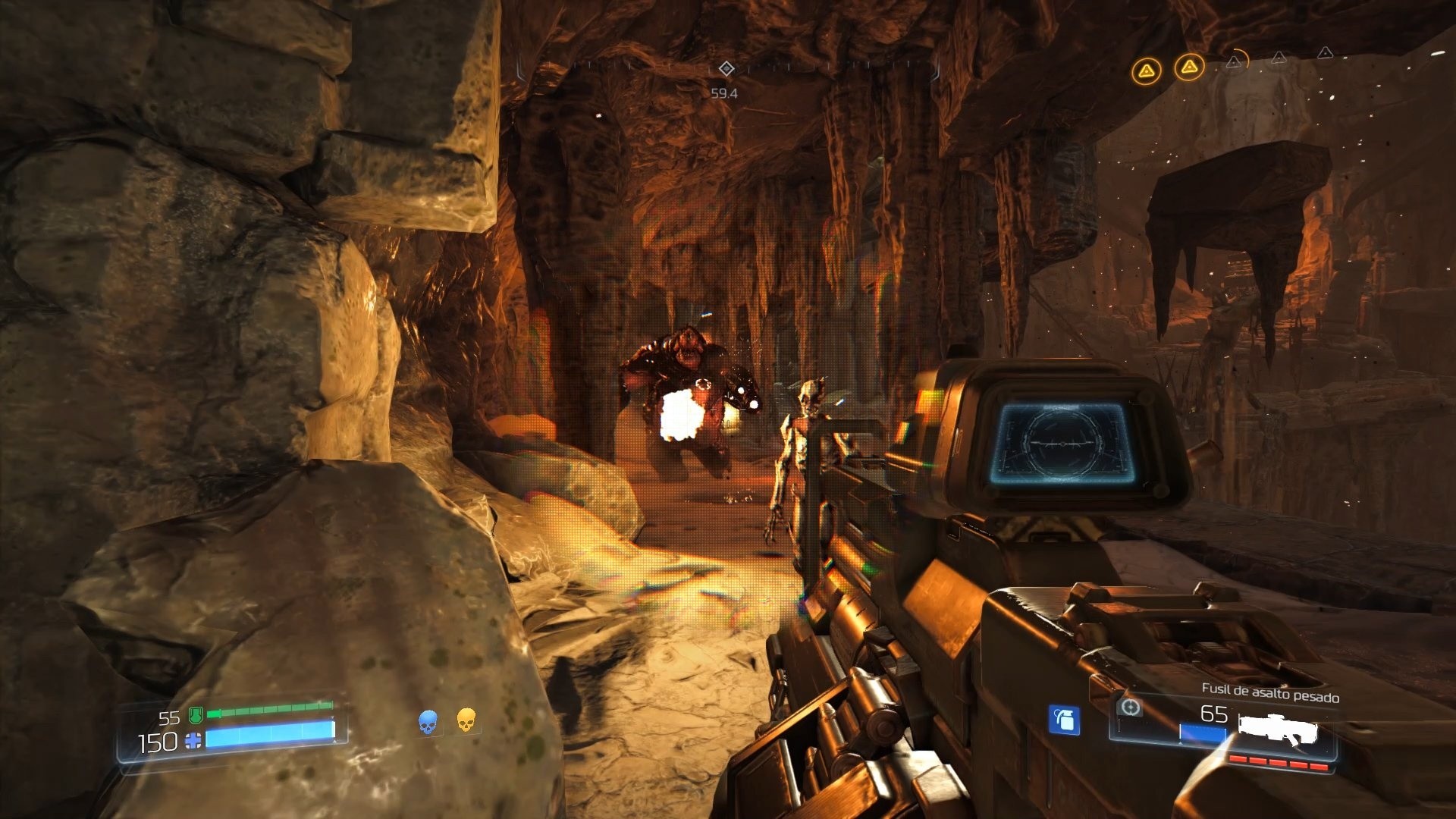Click the second glowing orange triangle token
The width and height of the screenshot is (1456, 819).
tap(1190, 67)
